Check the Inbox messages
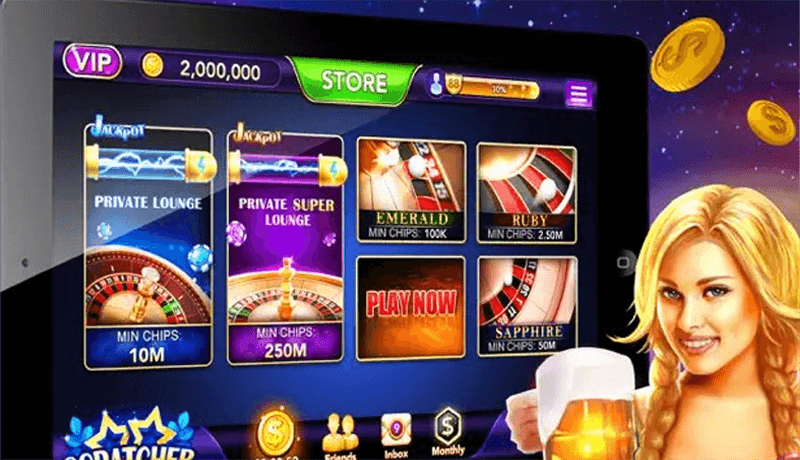 (x=395, y=432)
